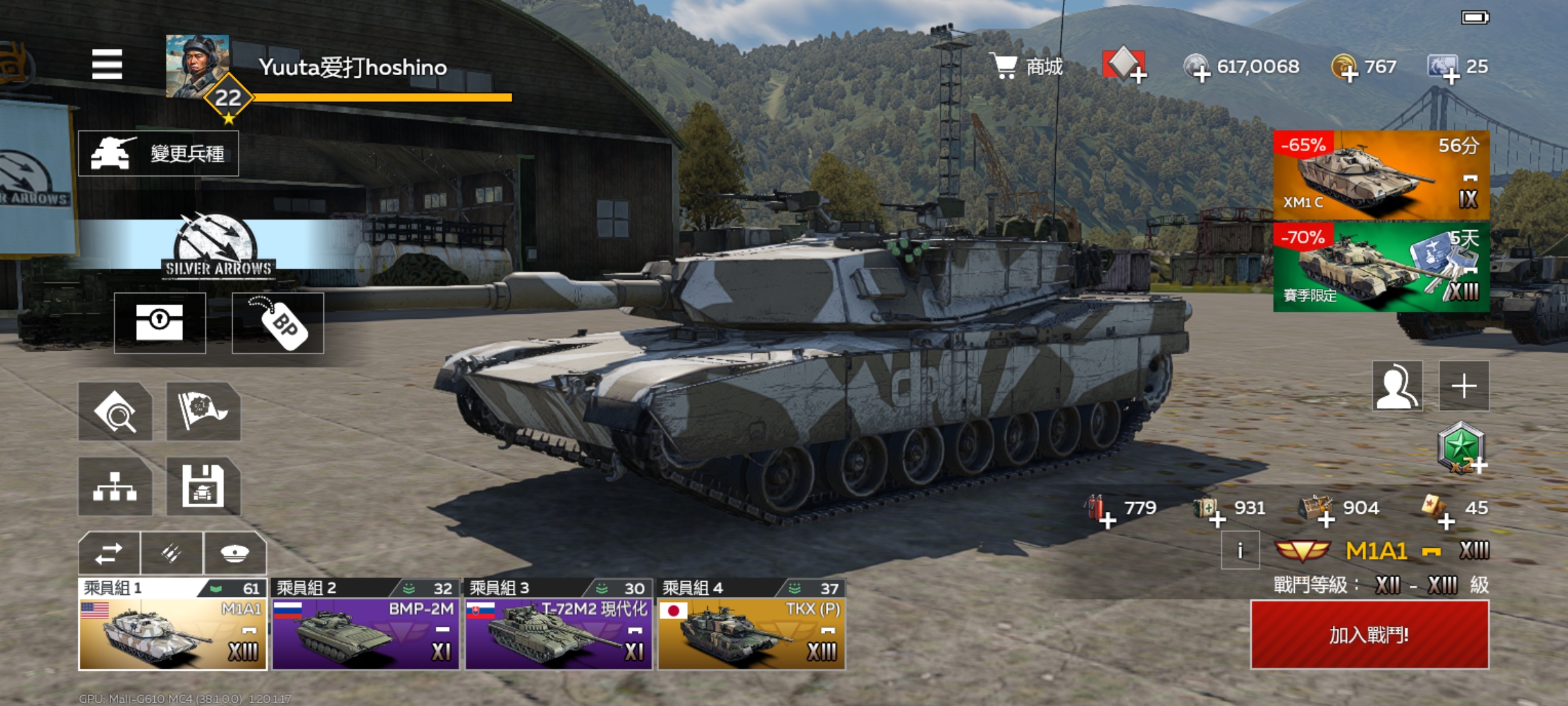Click the swap arrows crew button
Viewport: 1568px width, 706px height.
point(108,553)
